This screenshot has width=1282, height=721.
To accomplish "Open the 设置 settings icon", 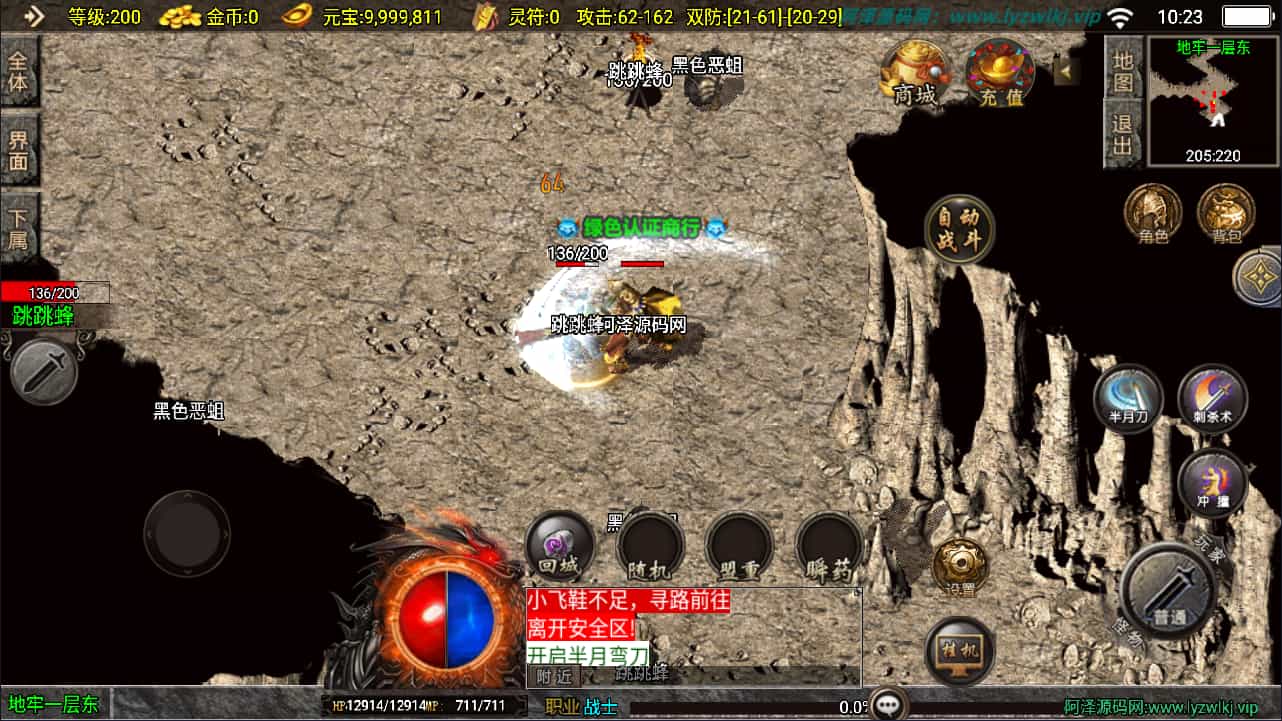I will [961, 563].
